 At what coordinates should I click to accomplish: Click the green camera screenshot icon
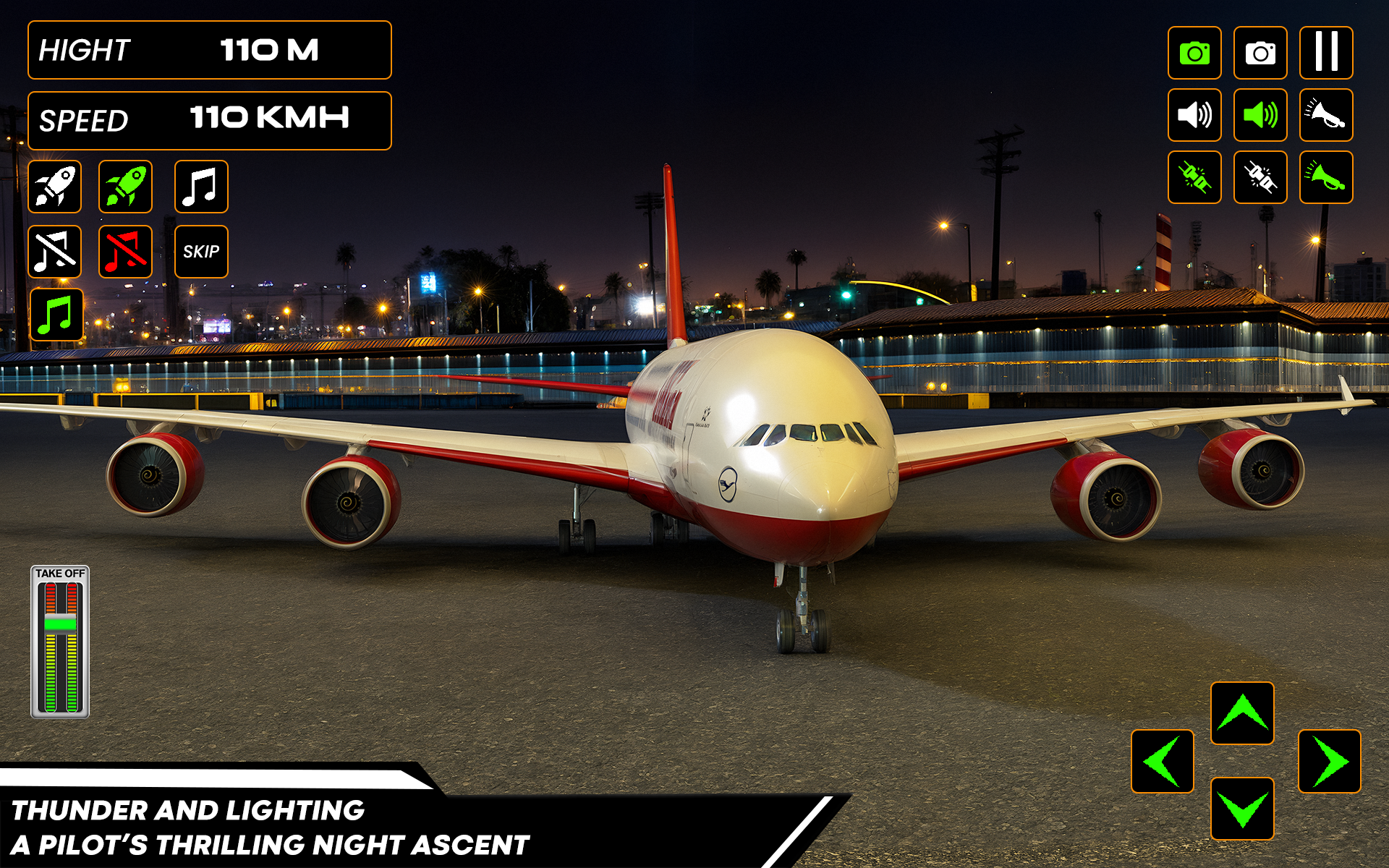[1194, 51]
